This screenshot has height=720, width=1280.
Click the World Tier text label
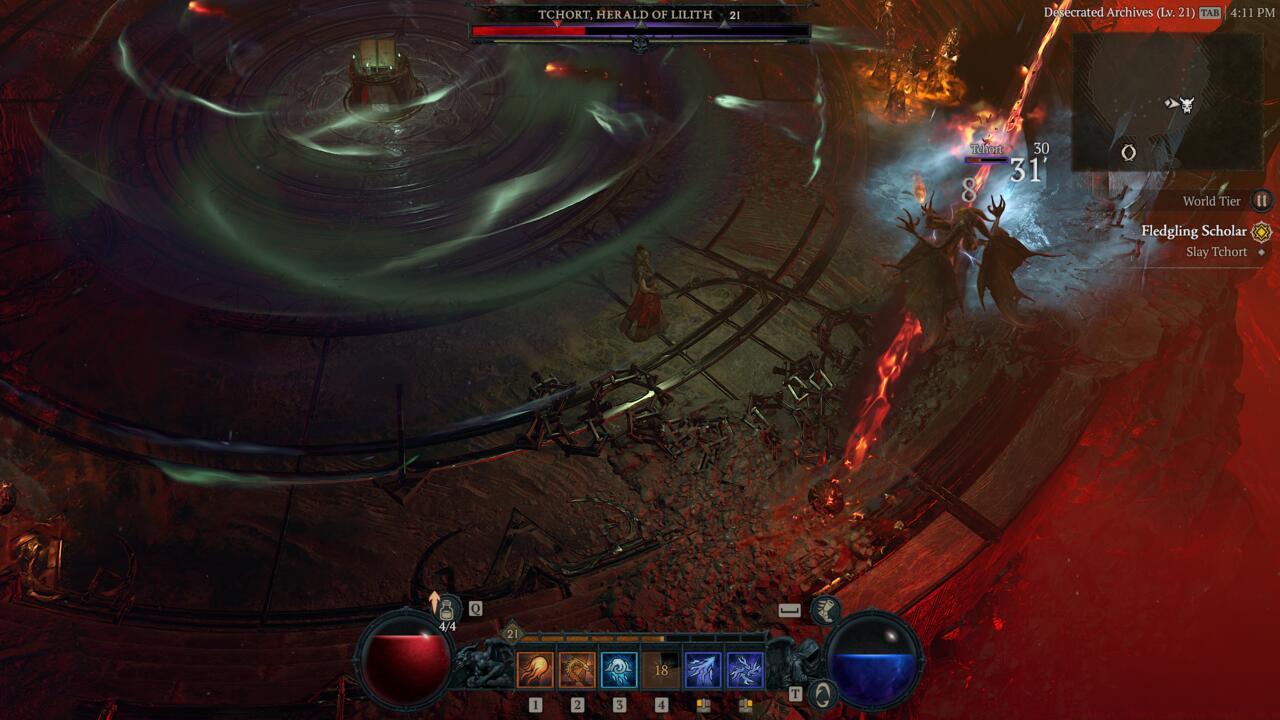(1215, 201)
